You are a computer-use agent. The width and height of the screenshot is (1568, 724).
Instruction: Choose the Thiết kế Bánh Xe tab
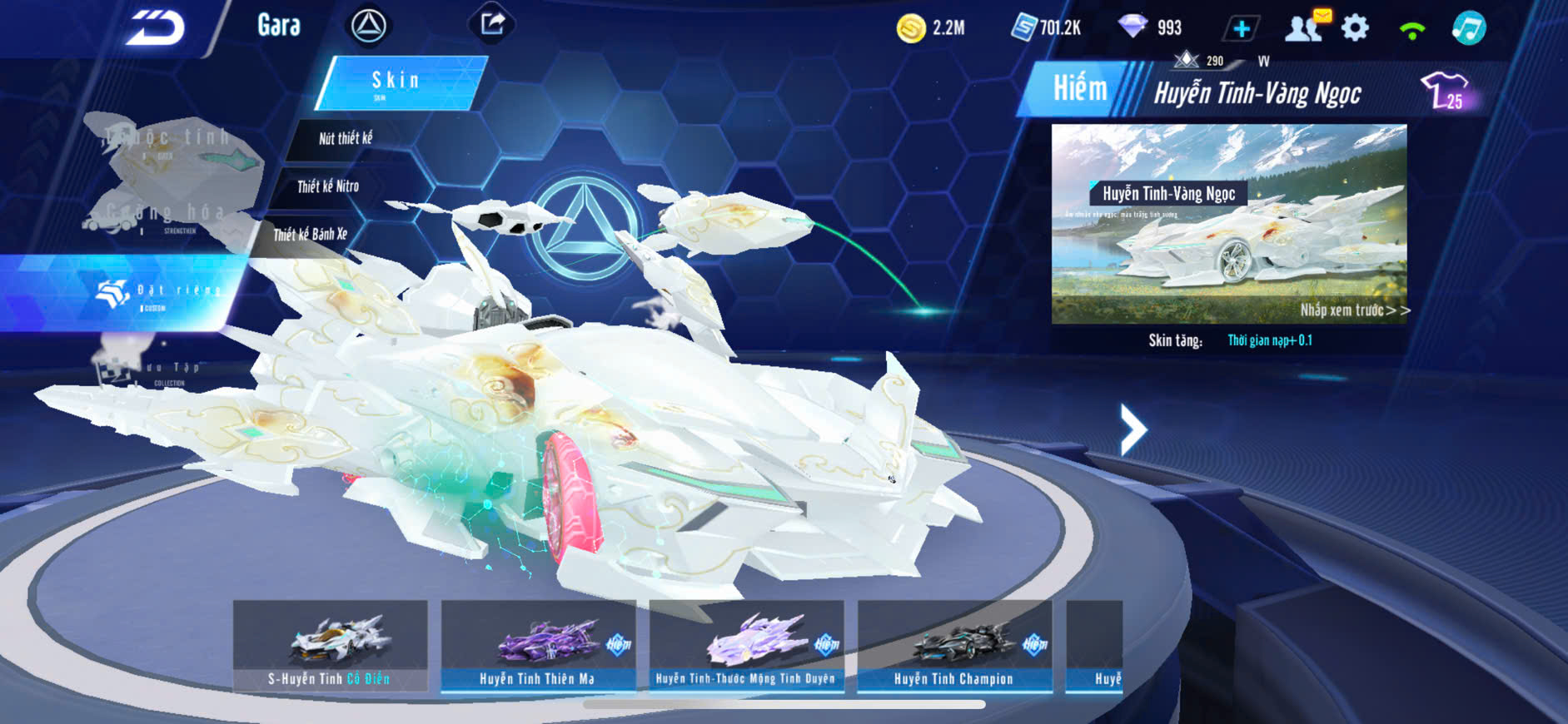point(310,235)
